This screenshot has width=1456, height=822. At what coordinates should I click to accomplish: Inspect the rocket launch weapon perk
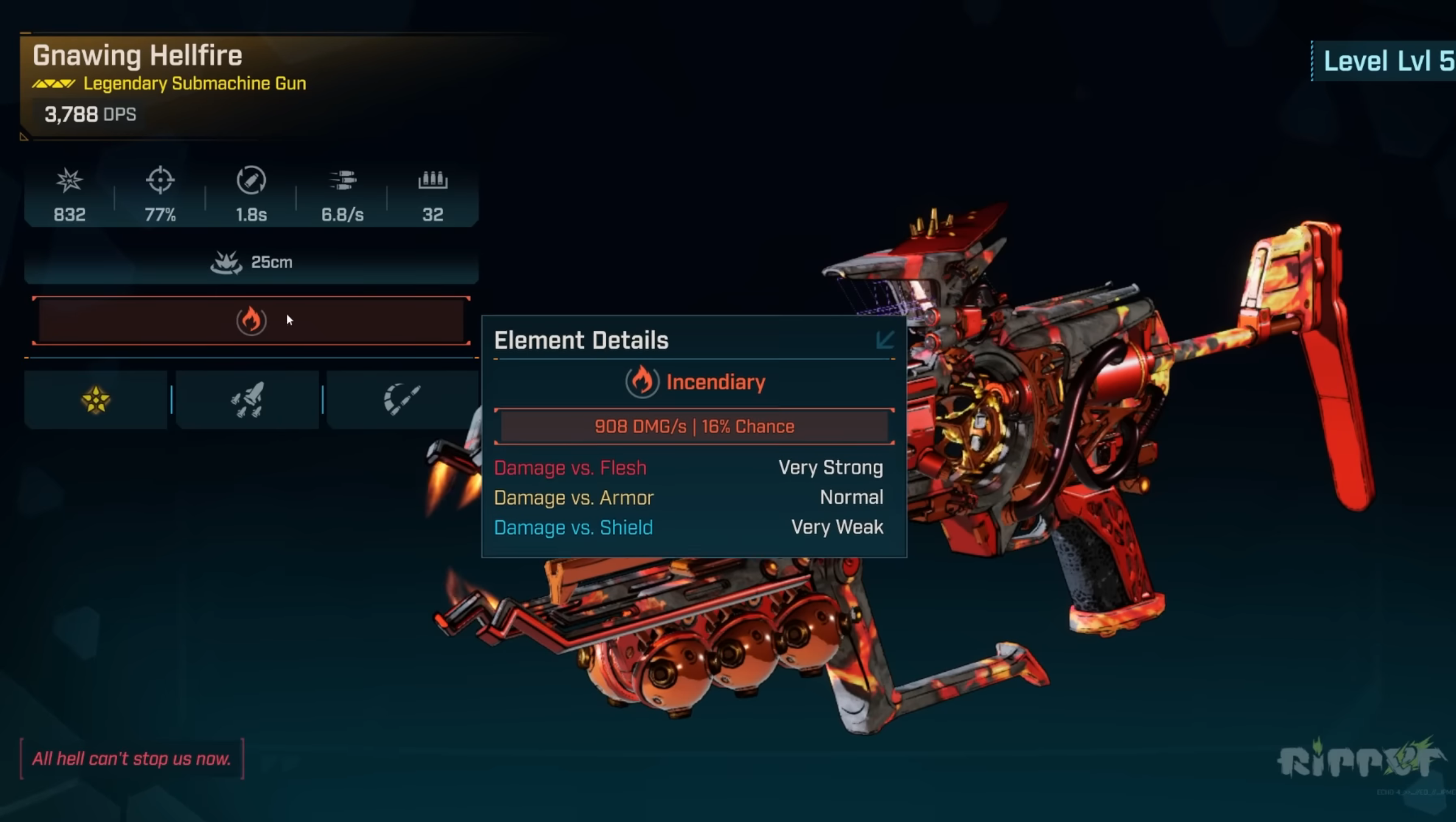click(247, 400)
